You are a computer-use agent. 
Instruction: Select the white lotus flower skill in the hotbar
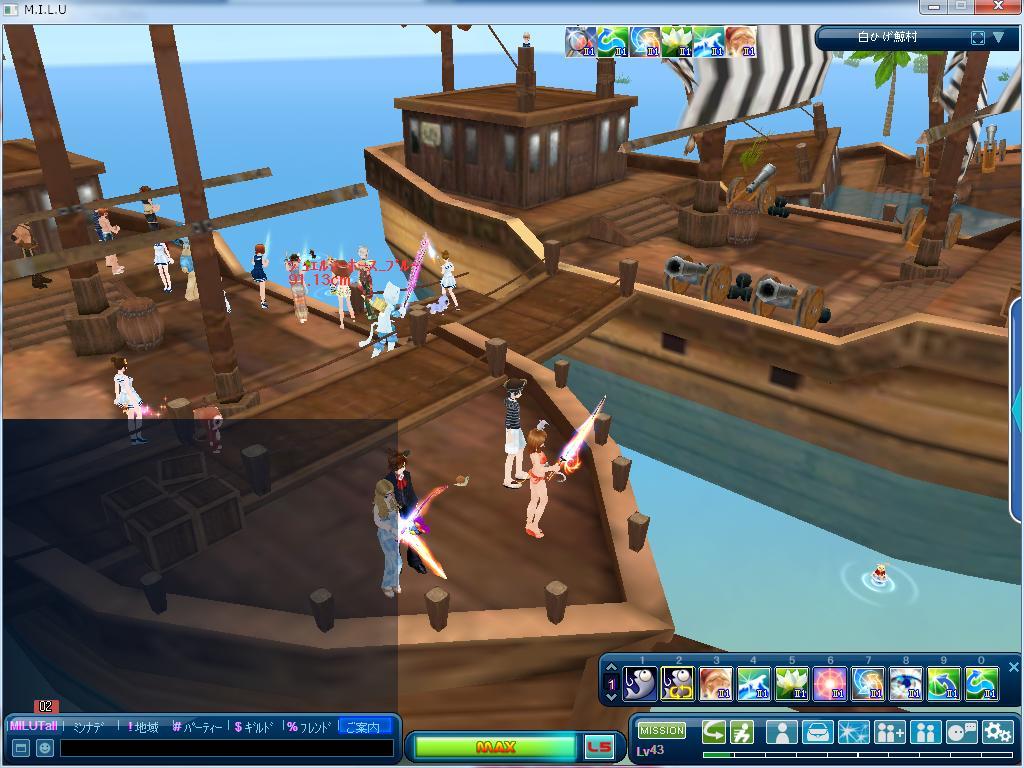click(791, 684)
